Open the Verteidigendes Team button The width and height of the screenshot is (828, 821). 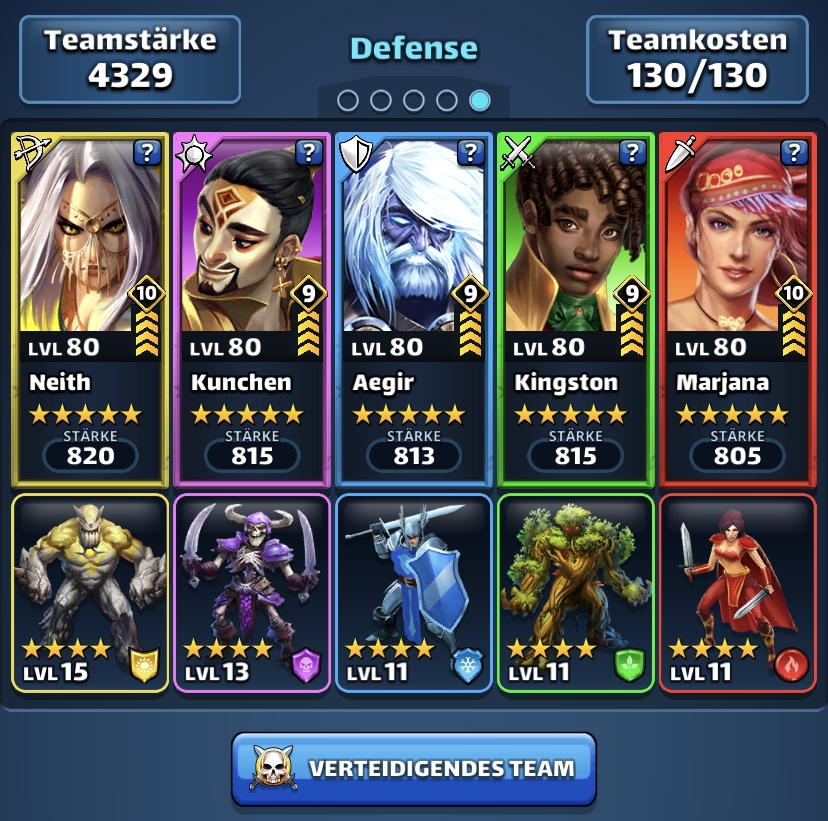414,768
